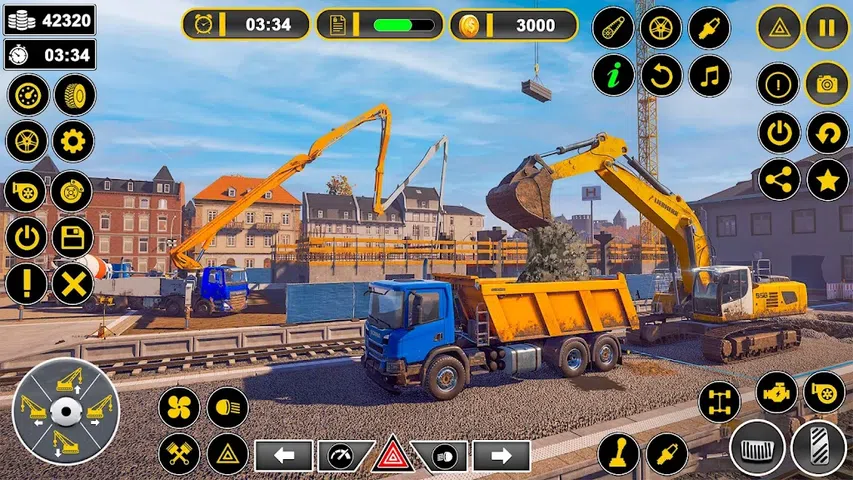Activate the red hazard triangle button
Screen dimensions: 853x480
tap(393, 455)
